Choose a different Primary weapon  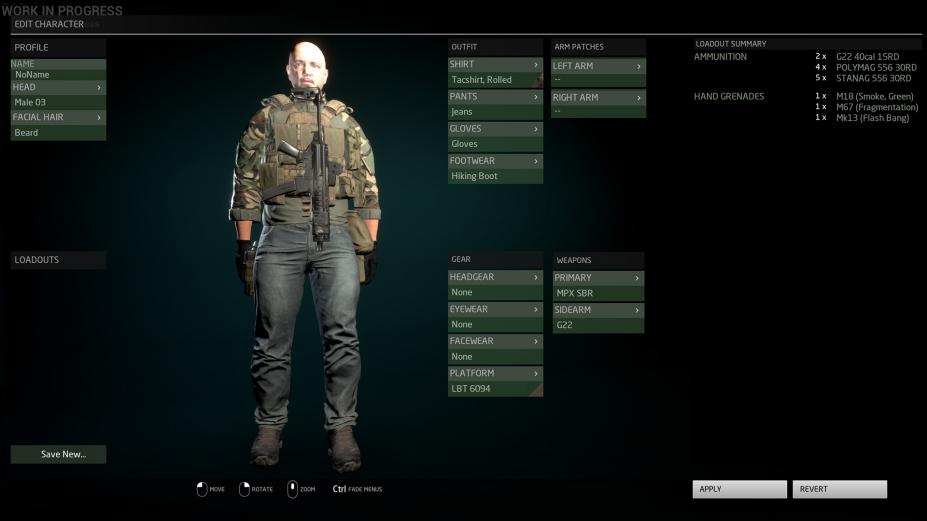click(598, 278)
